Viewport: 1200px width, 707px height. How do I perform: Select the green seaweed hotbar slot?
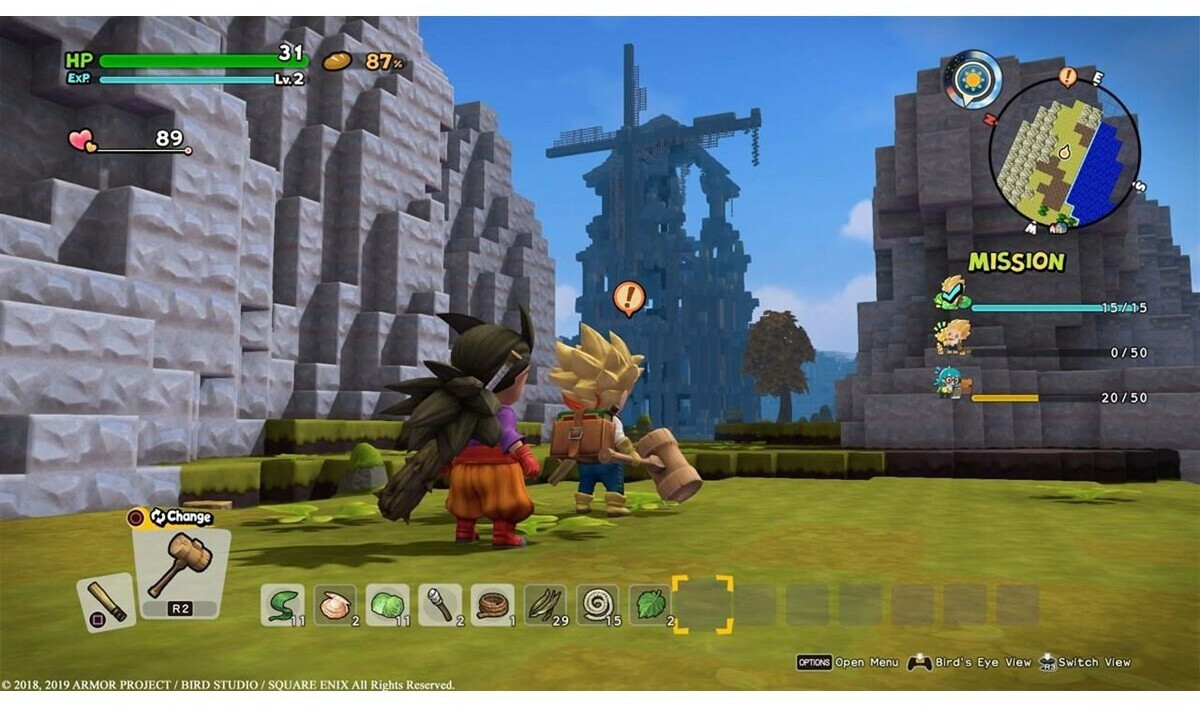coord(282,604)
